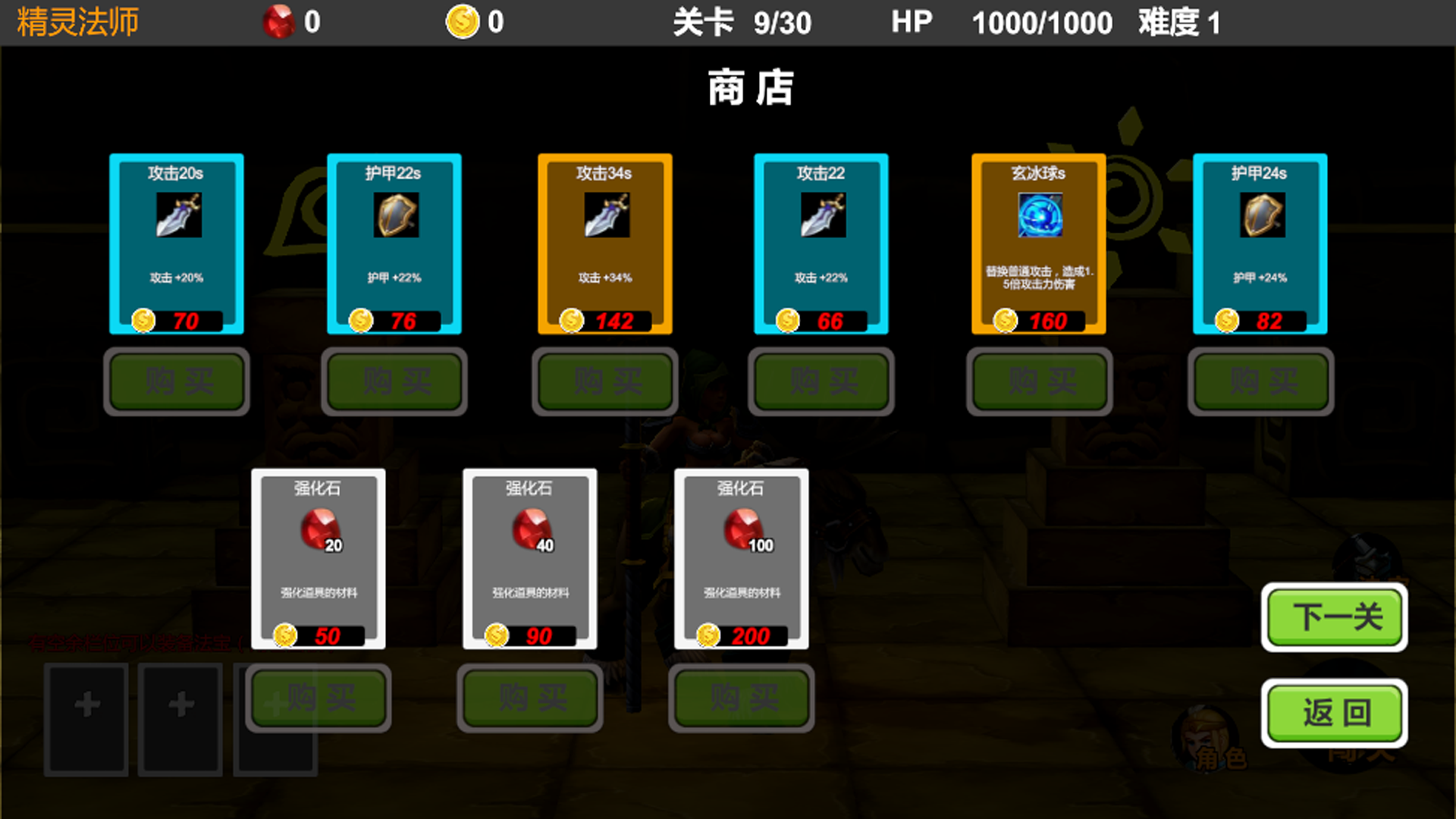Screen dimensions: 1456x819
Task: Buy the 90 gold 强化石 pack
Action: pos(530,698)
